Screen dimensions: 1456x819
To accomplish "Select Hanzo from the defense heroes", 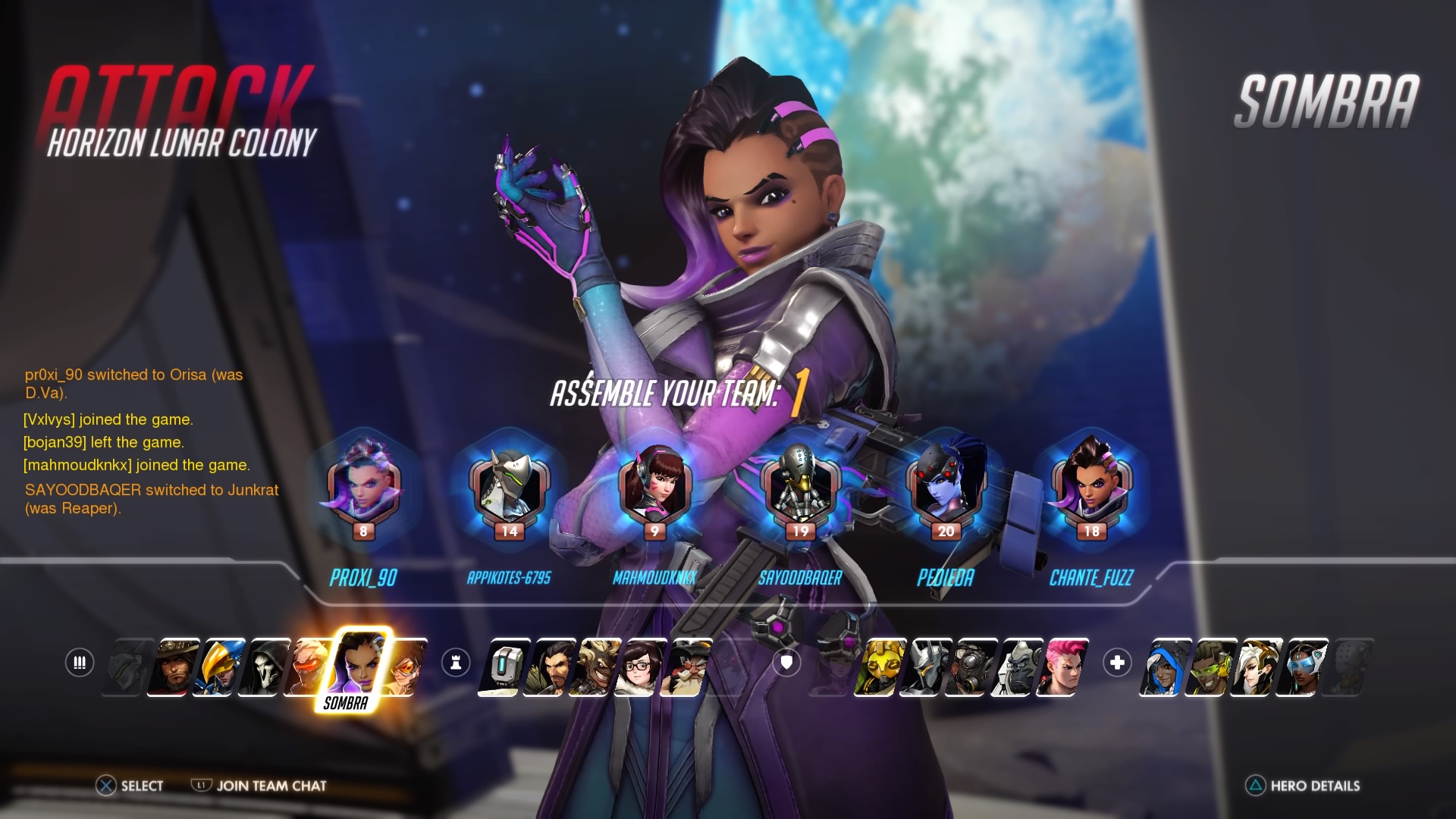I will pyautogui.click(x=552, y=667).
